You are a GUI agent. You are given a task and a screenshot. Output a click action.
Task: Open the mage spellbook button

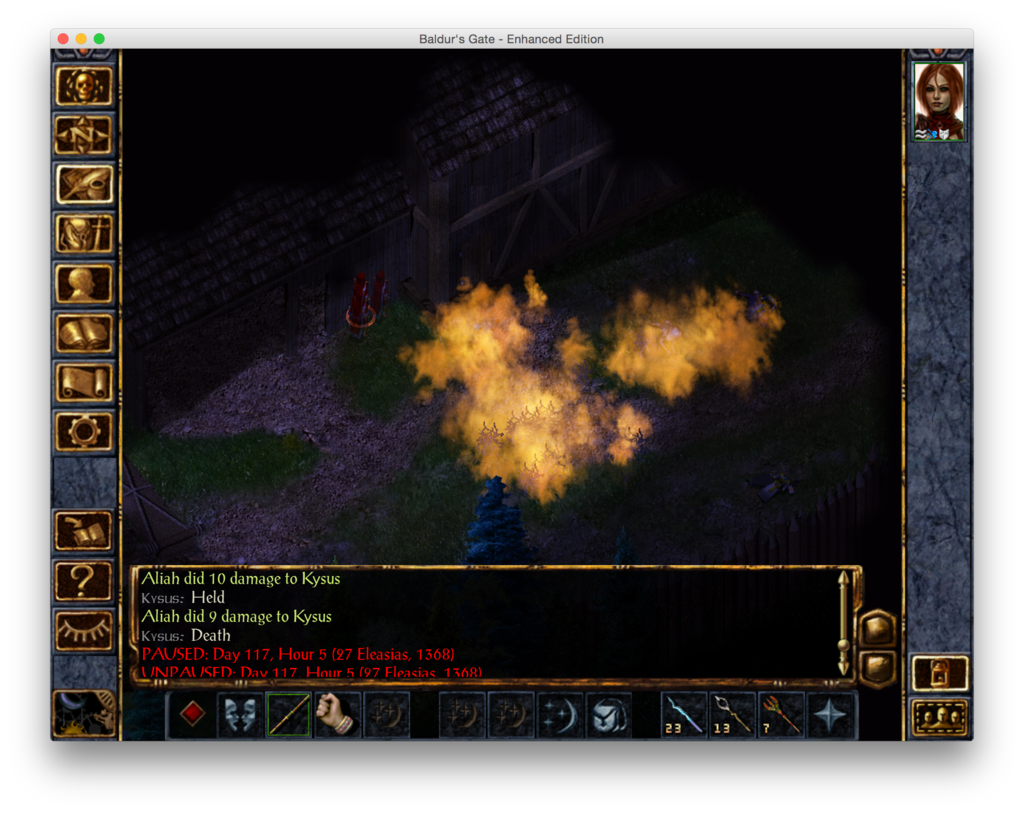click(x=84, y=332)
